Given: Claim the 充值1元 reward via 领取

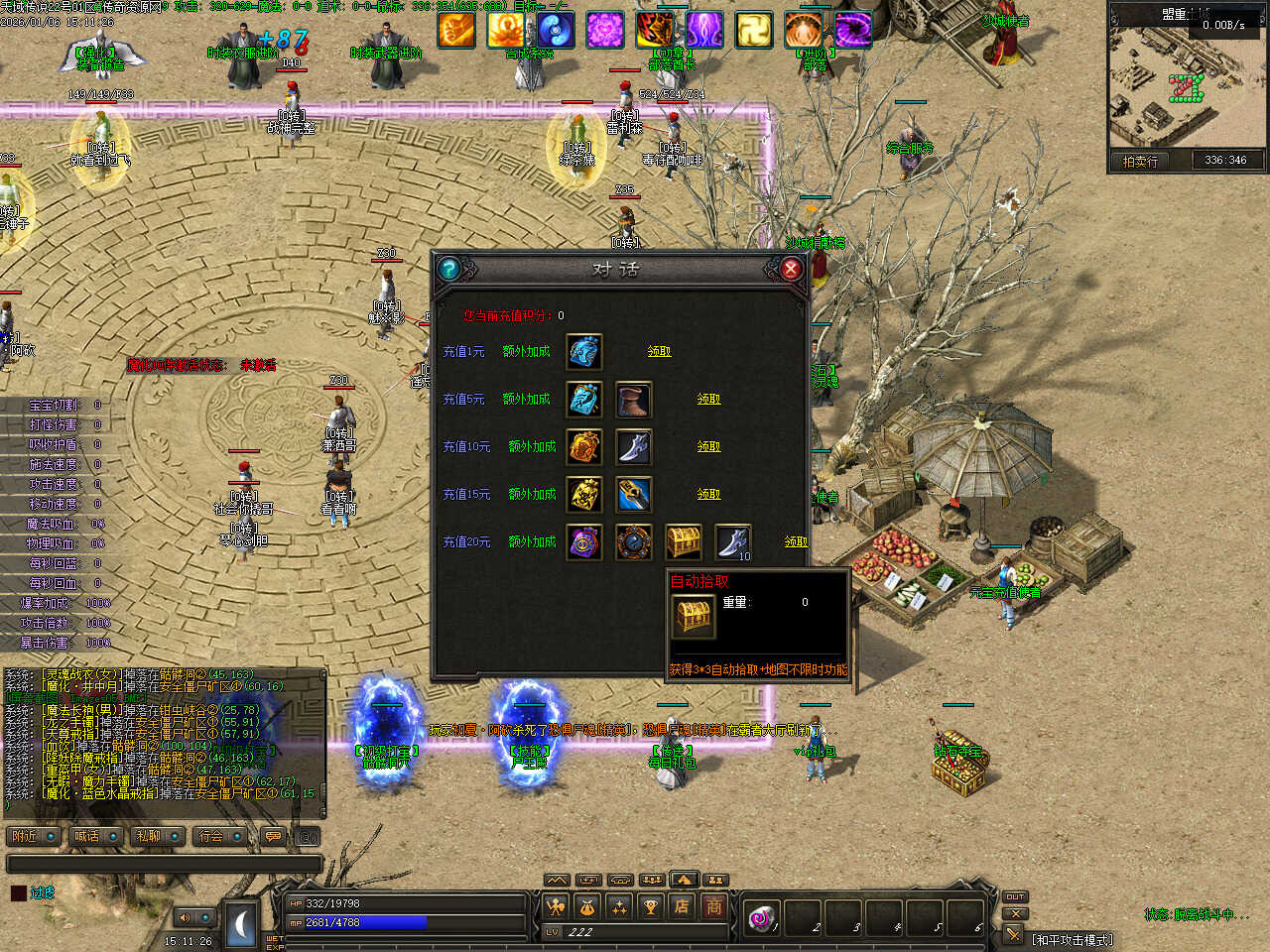Looking at the screenshot, I should coord(659,351).
